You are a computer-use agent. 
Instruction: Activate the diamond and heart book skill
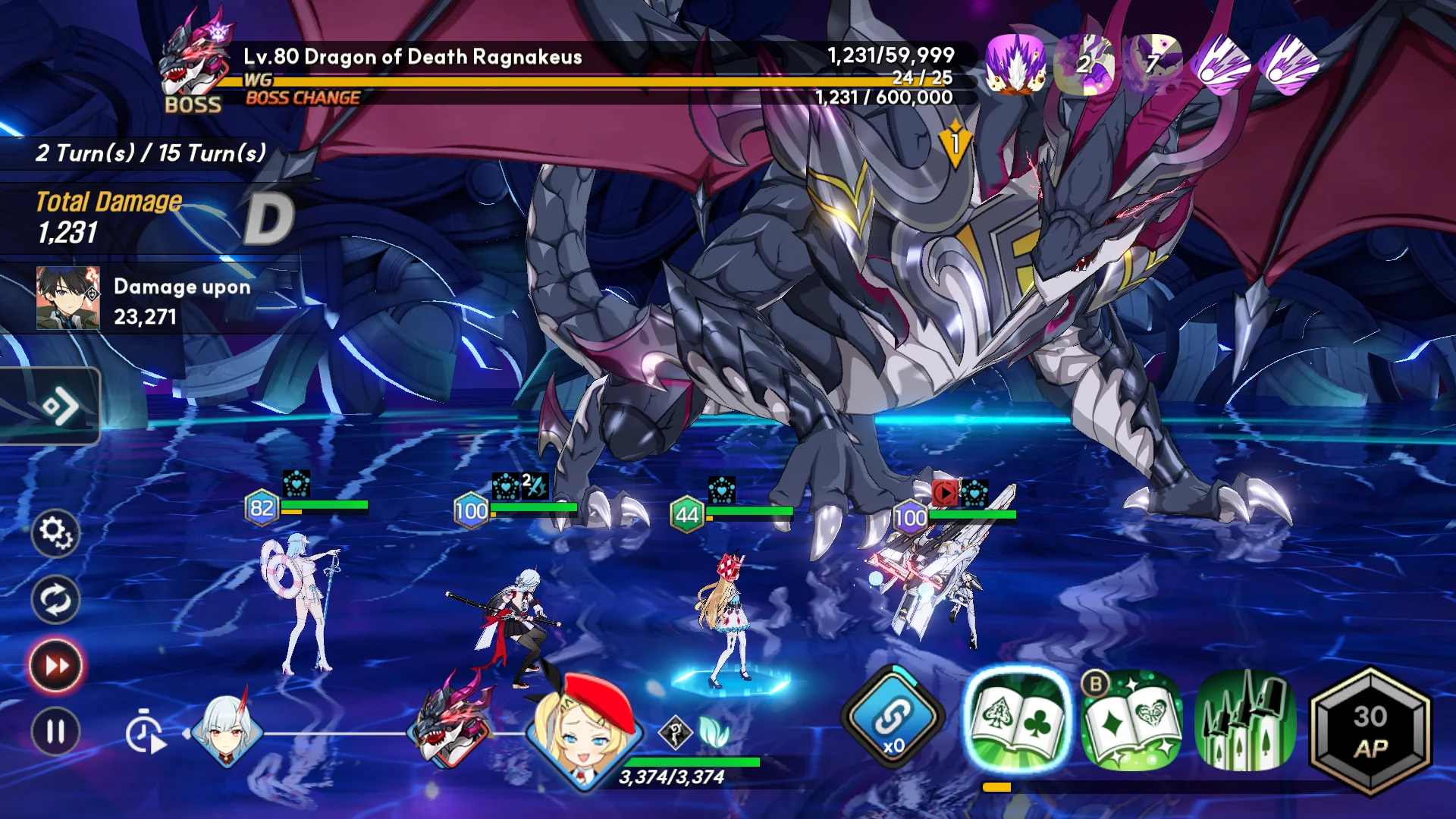tap(1131, 721)
